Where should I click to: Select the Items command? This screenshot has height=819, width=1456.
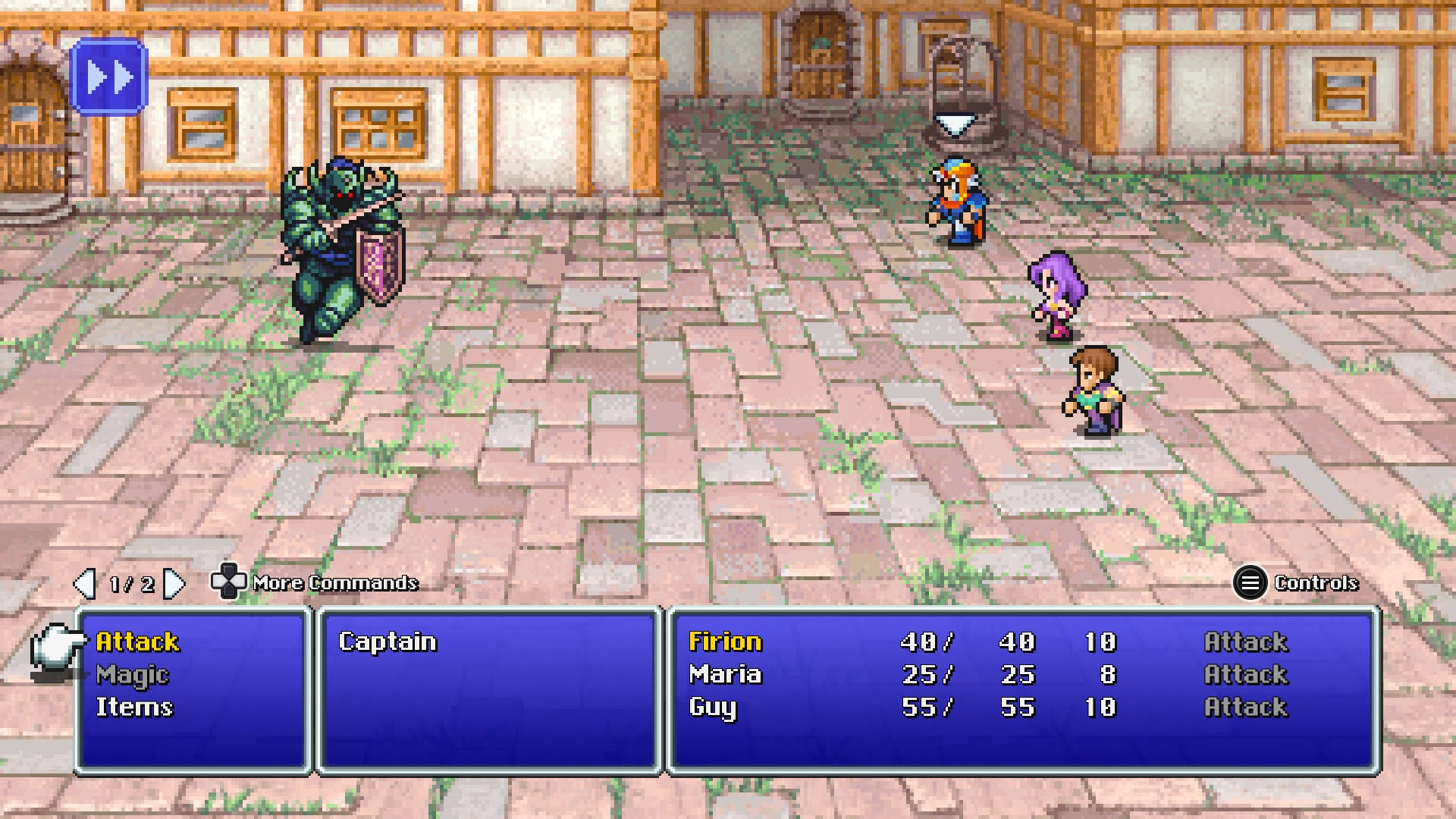coord(135,707)
